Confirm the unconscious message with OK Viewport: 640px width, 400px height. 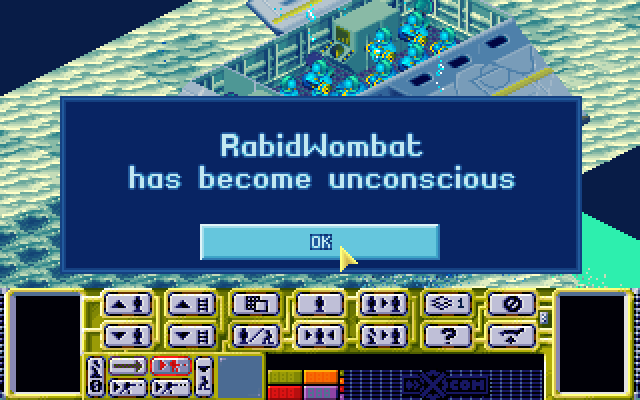pos(319,241)
